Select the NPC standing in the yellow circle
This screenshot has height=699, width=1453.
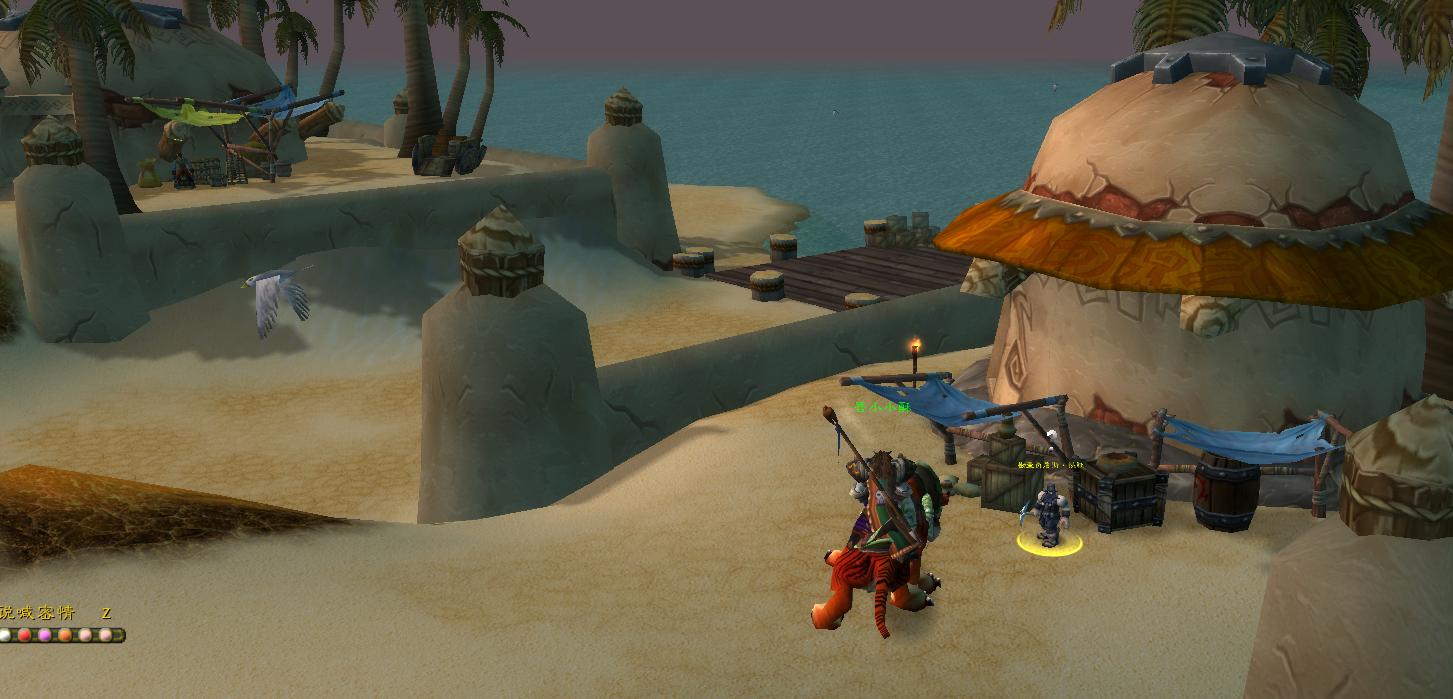[x=1048, y=515]
